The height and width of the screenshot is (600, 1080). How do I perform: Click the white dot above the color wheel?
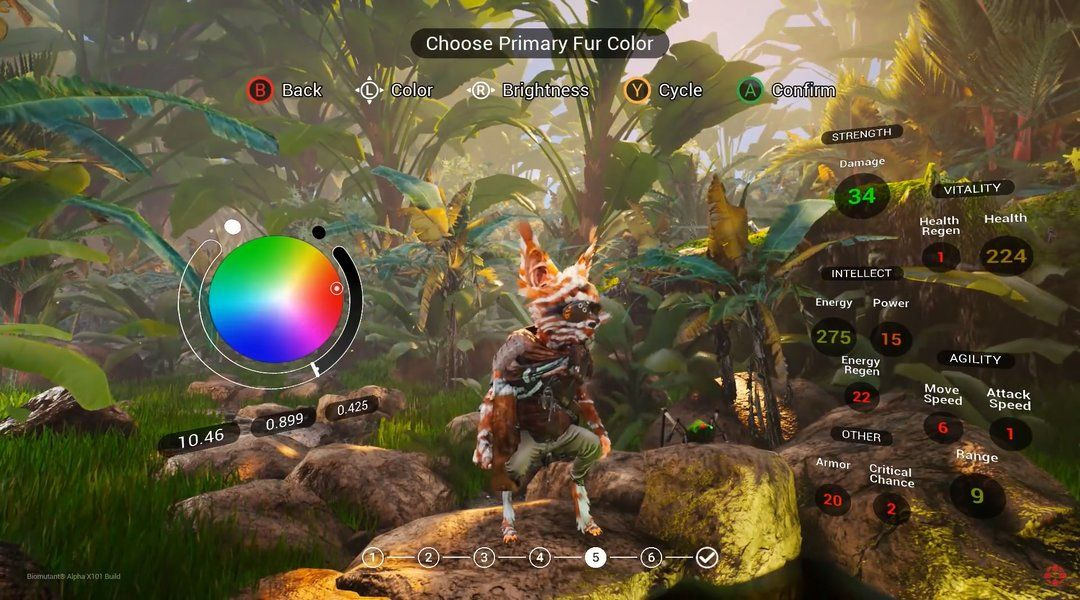tap(233, 227)
